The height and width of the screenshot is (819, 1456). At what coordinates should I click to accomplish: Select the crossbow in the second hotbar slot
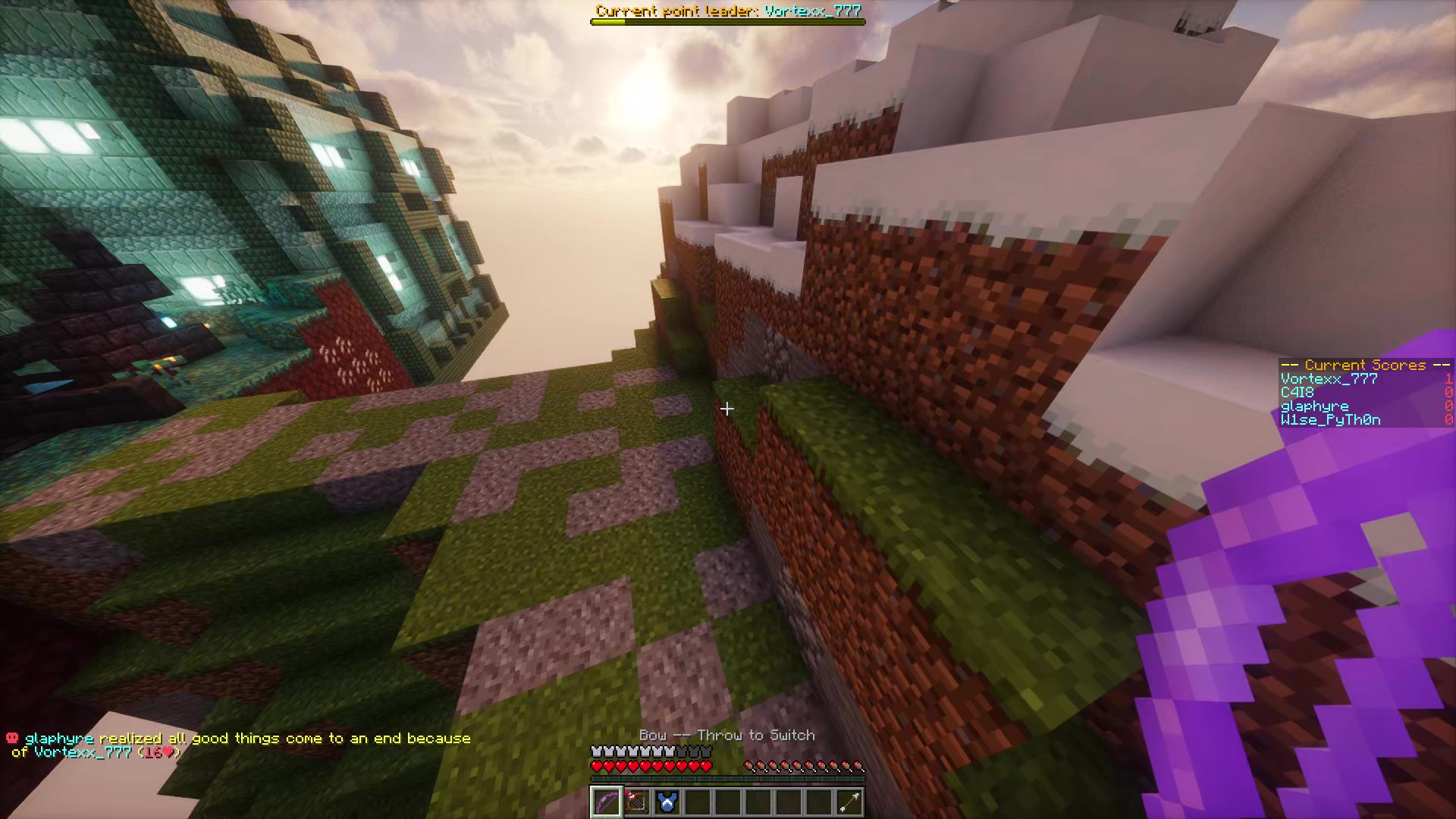636,803
